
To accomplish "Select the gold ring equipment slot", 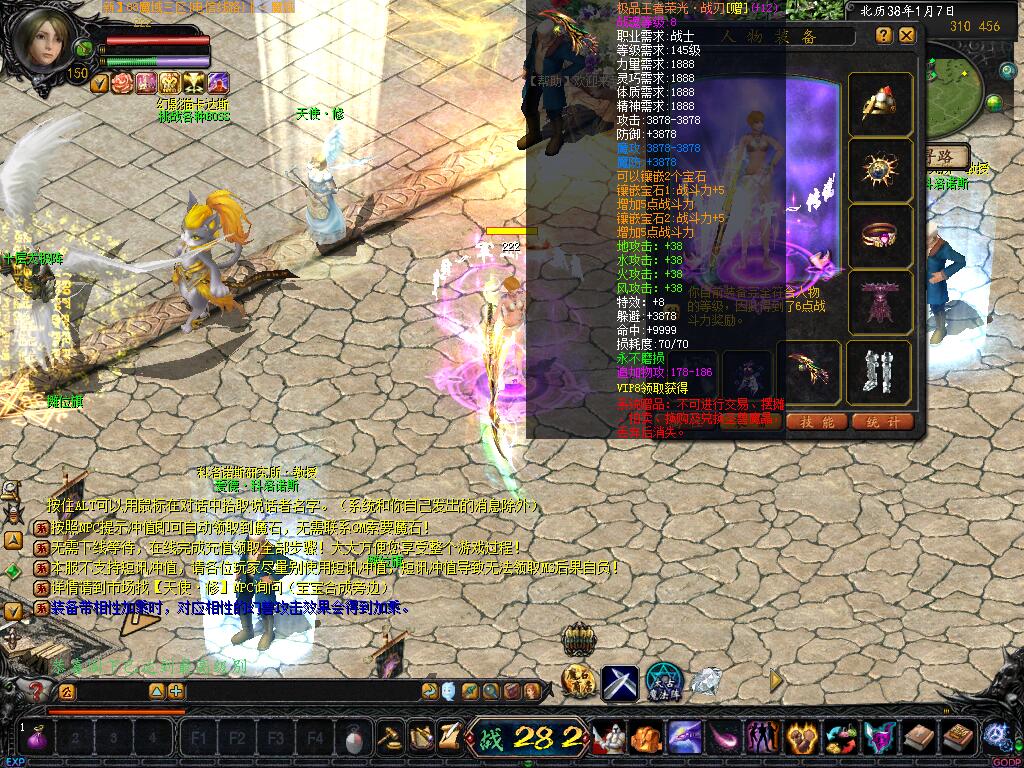I will [x=880, y=236].
